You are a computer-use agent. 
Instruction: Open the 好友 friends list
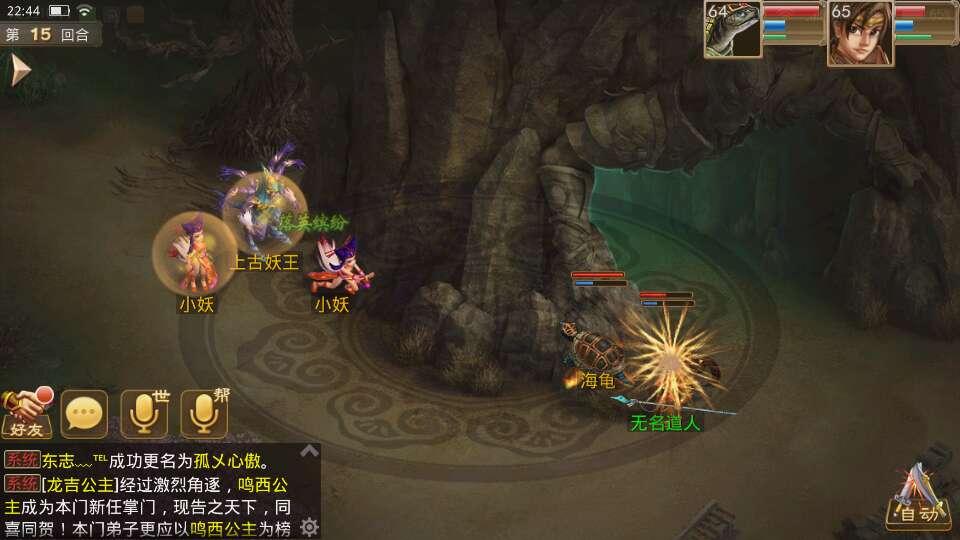[x=27, y=413]
